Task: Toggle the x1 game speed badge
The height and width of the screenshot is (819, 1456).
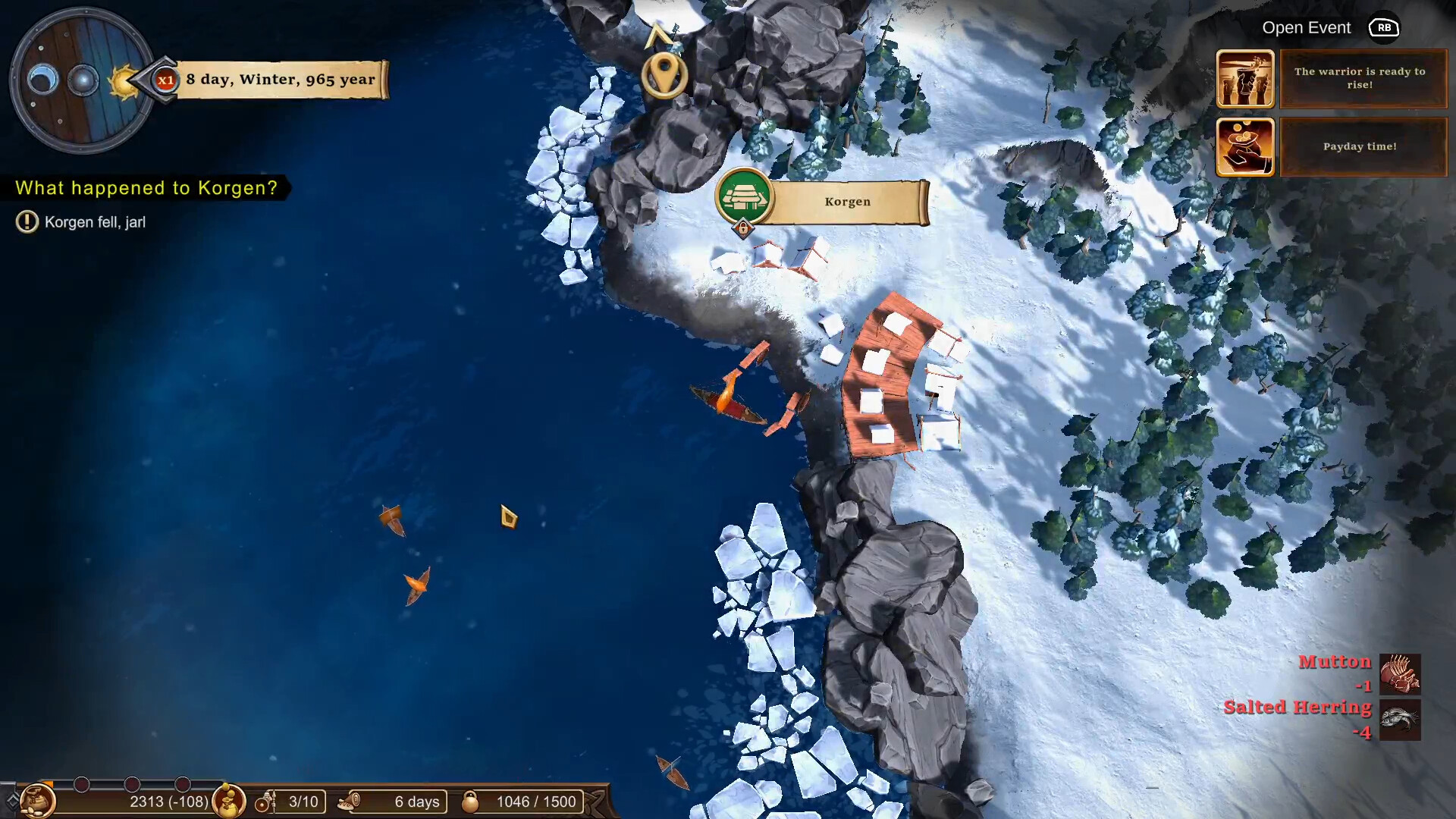Action: (166, 81)
